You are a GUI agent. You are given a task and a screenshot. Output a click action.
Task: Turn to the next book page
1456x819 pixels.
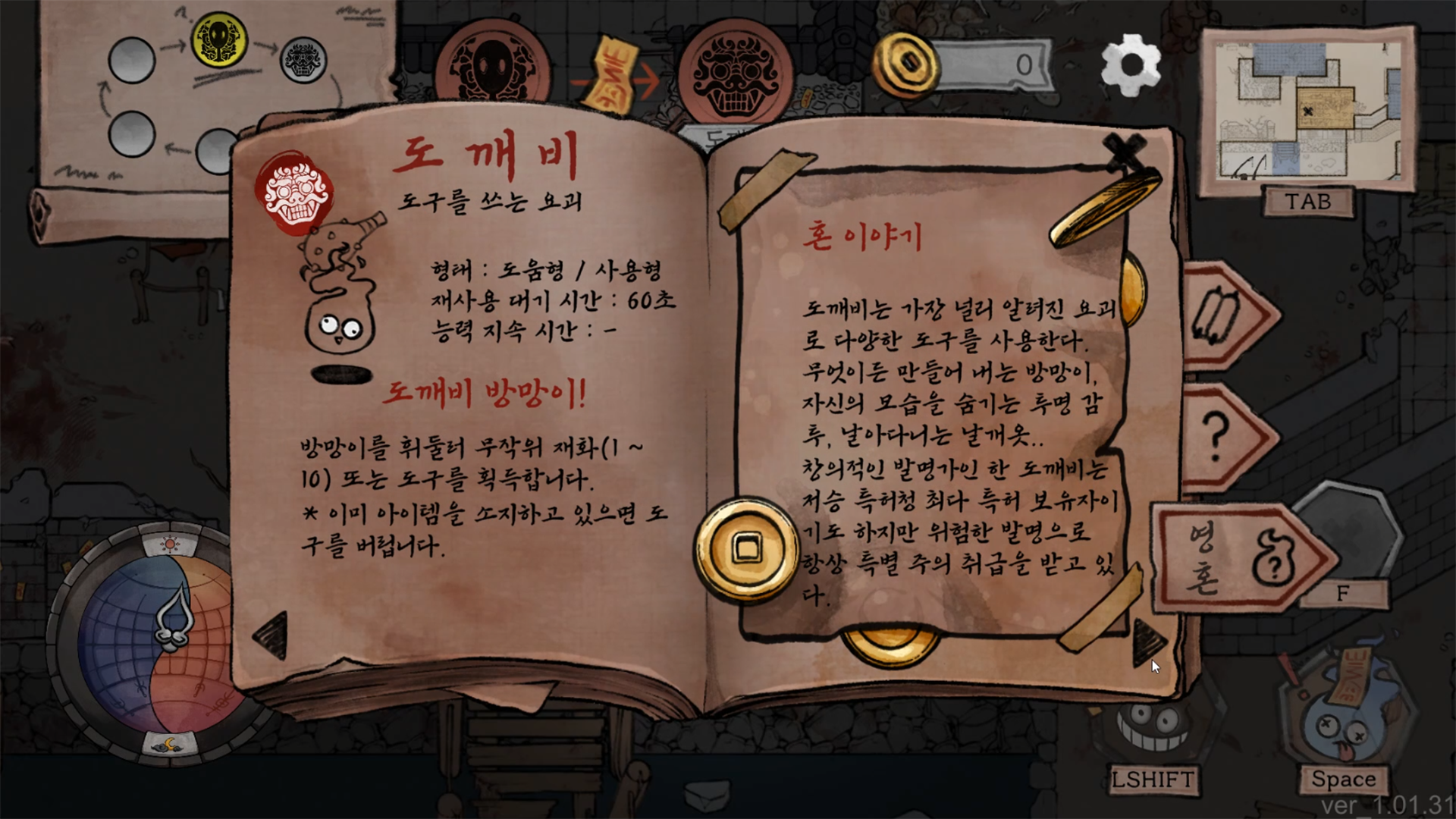tap(1148, 641)
